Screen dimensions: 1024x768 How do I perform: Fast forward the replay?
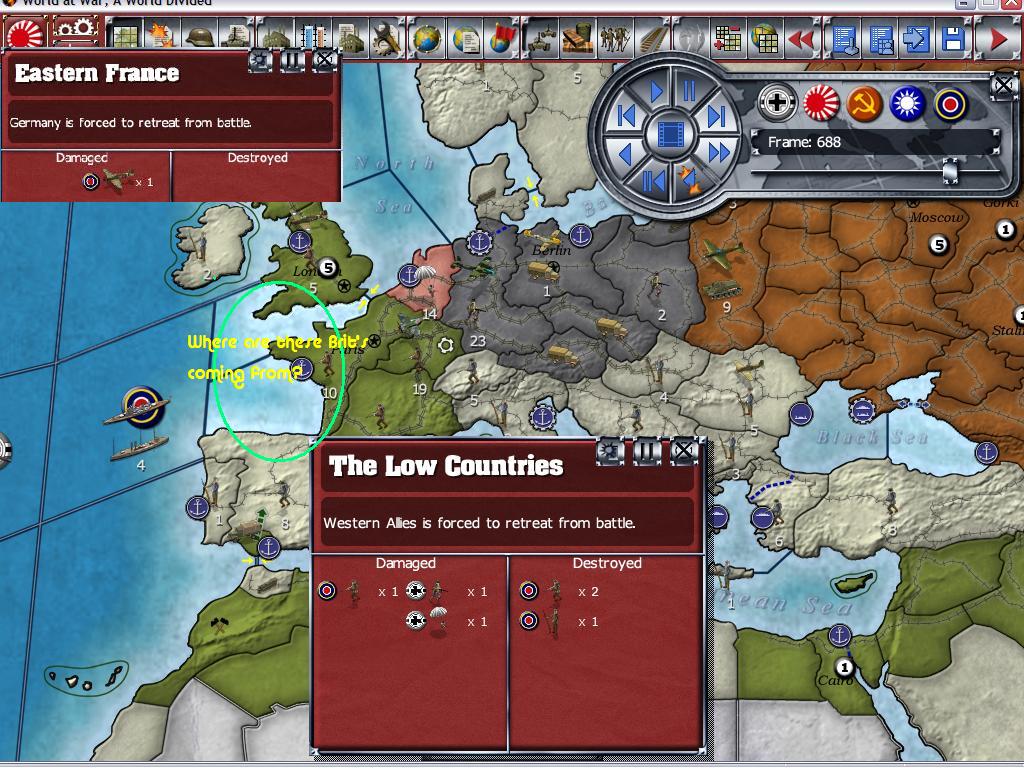718,153
